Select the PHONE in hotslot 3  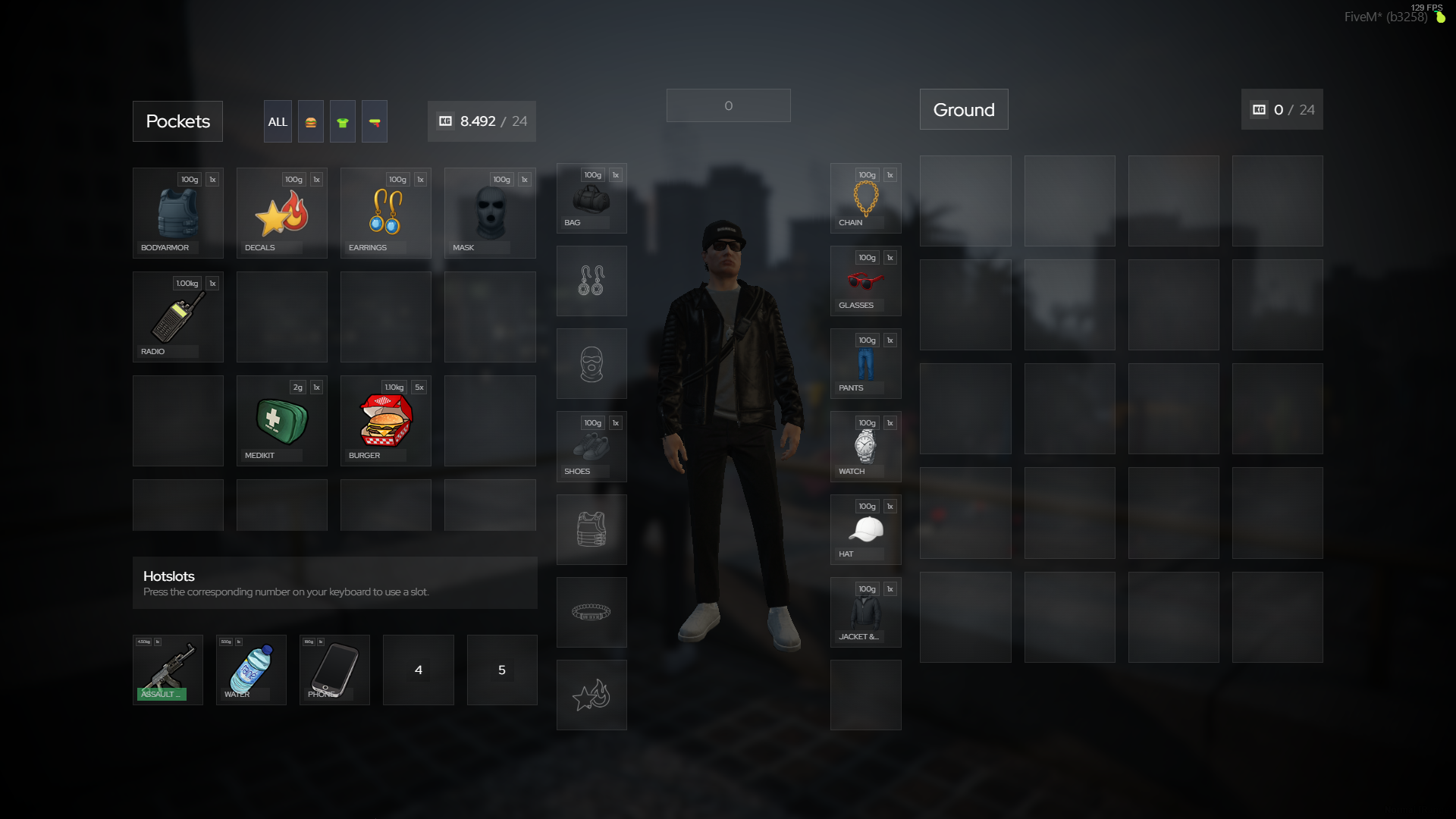(334, 670)
